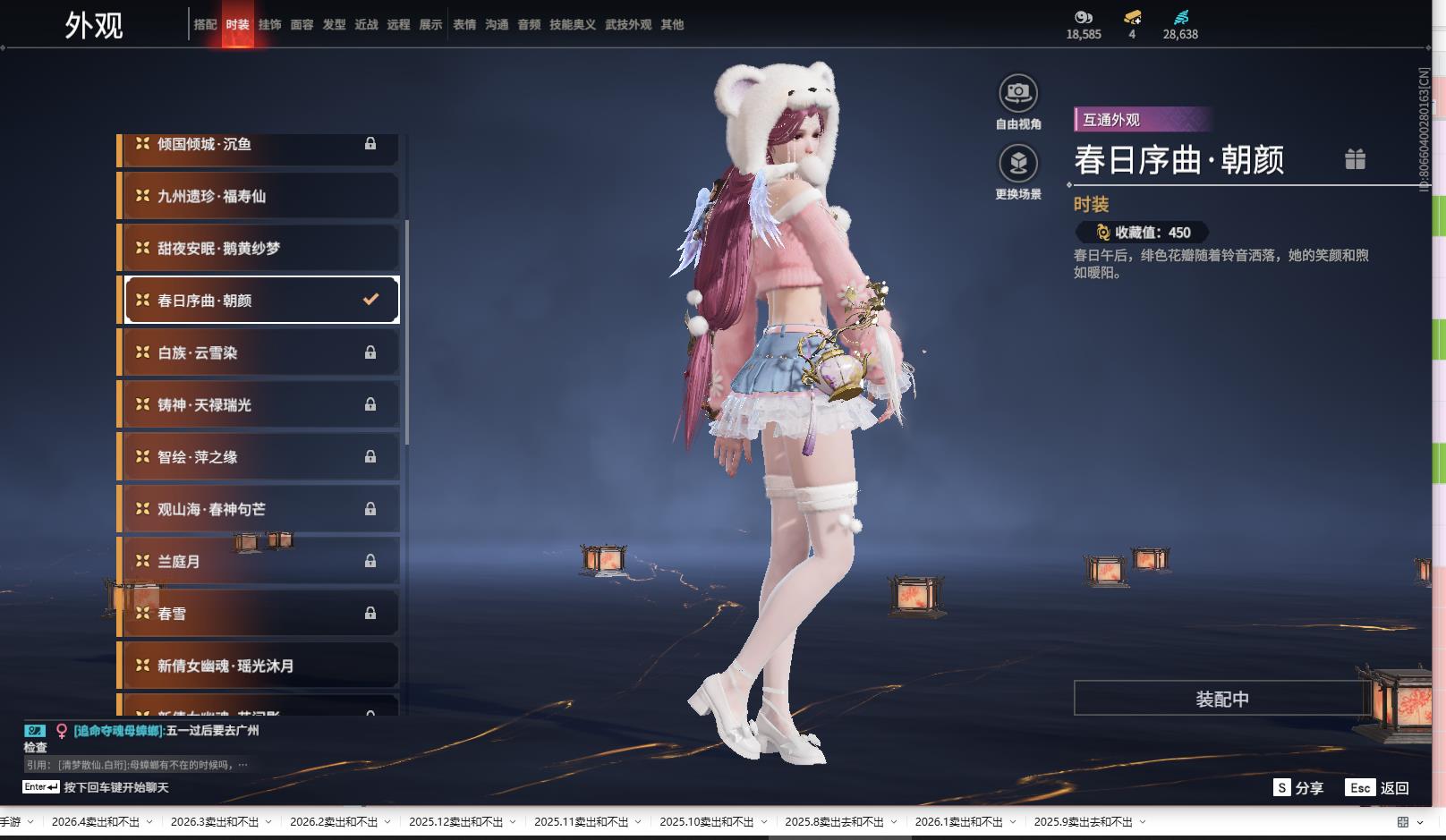Select the 九州遗珍·福寿仙 outfit

point(259,196)
